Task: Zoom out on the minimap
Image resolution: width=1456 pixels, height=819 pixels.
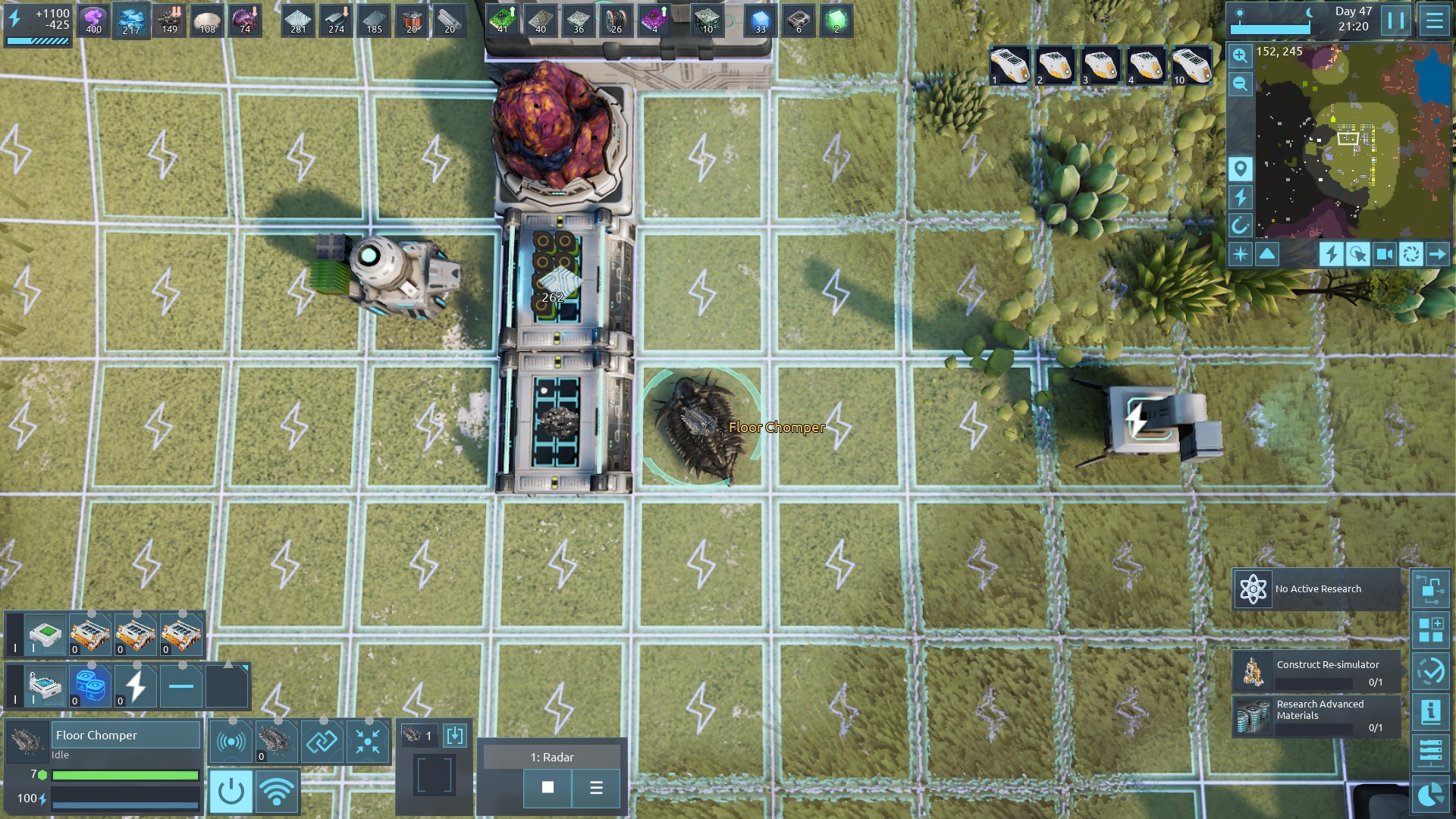Action: click(x=1240, y=84)
